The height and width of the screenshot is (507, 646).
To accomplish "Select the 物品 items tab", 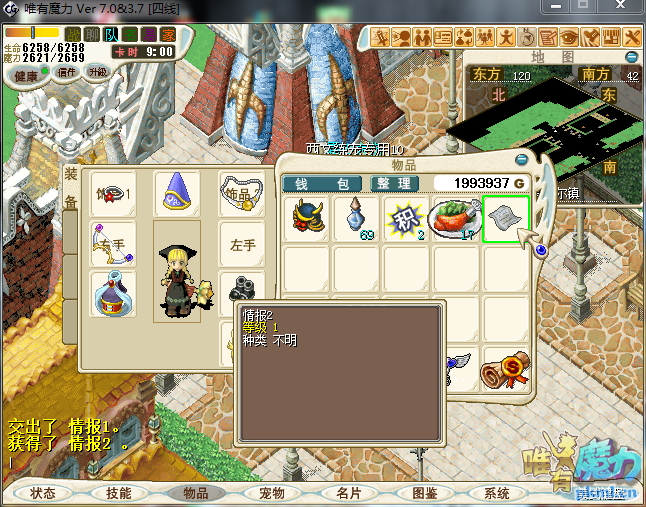I will 195,493.
